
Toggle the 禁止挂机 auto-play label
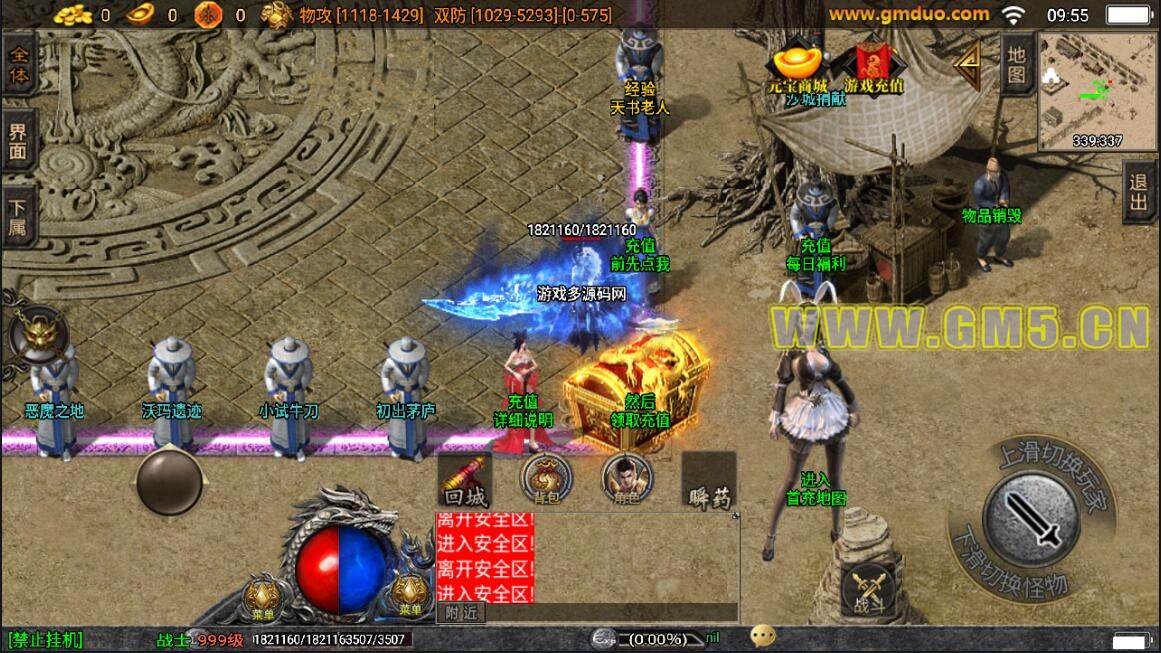tap(46, 639)
